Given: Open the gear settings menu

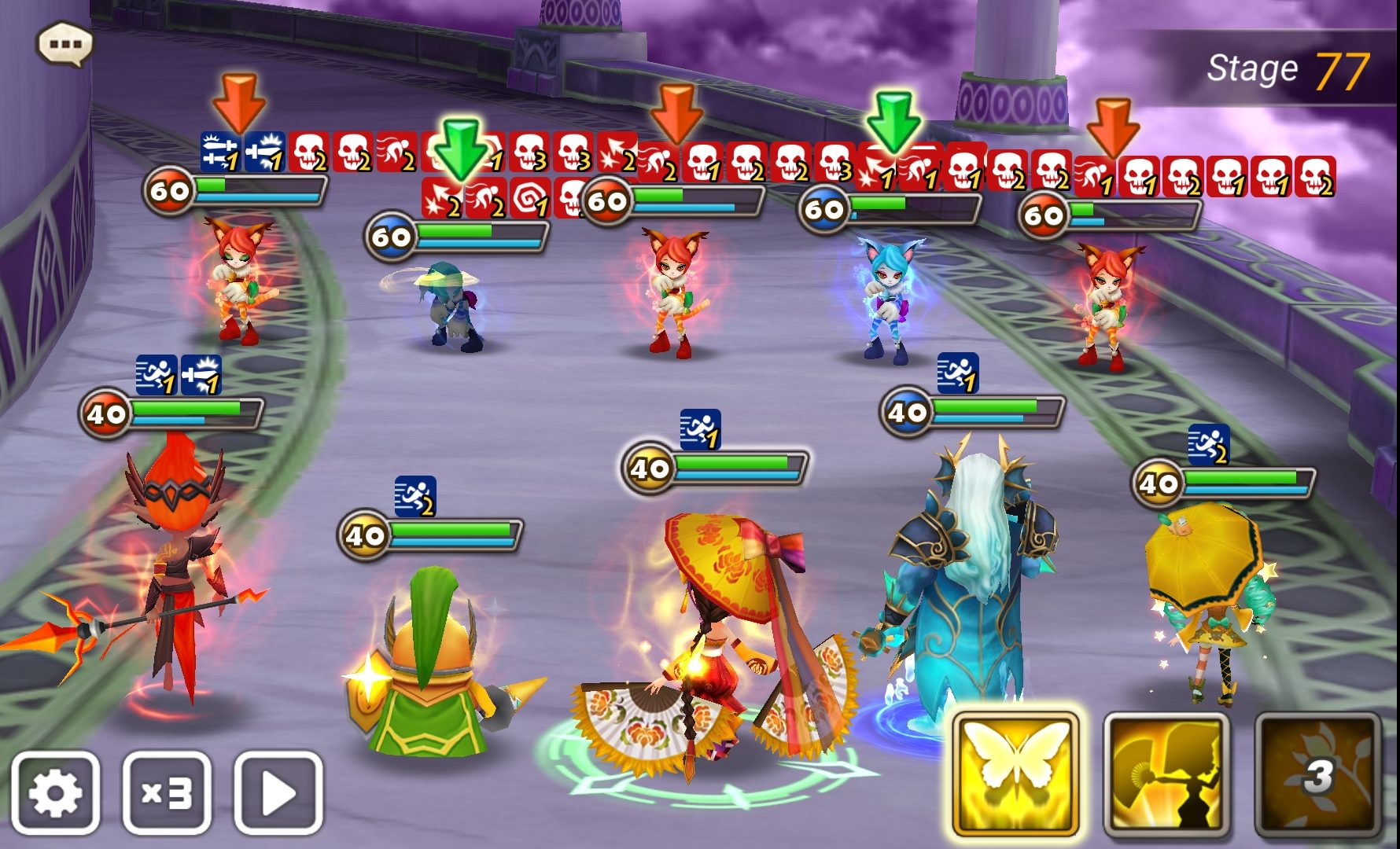Looking at the screenshot, I should [55, 792].
